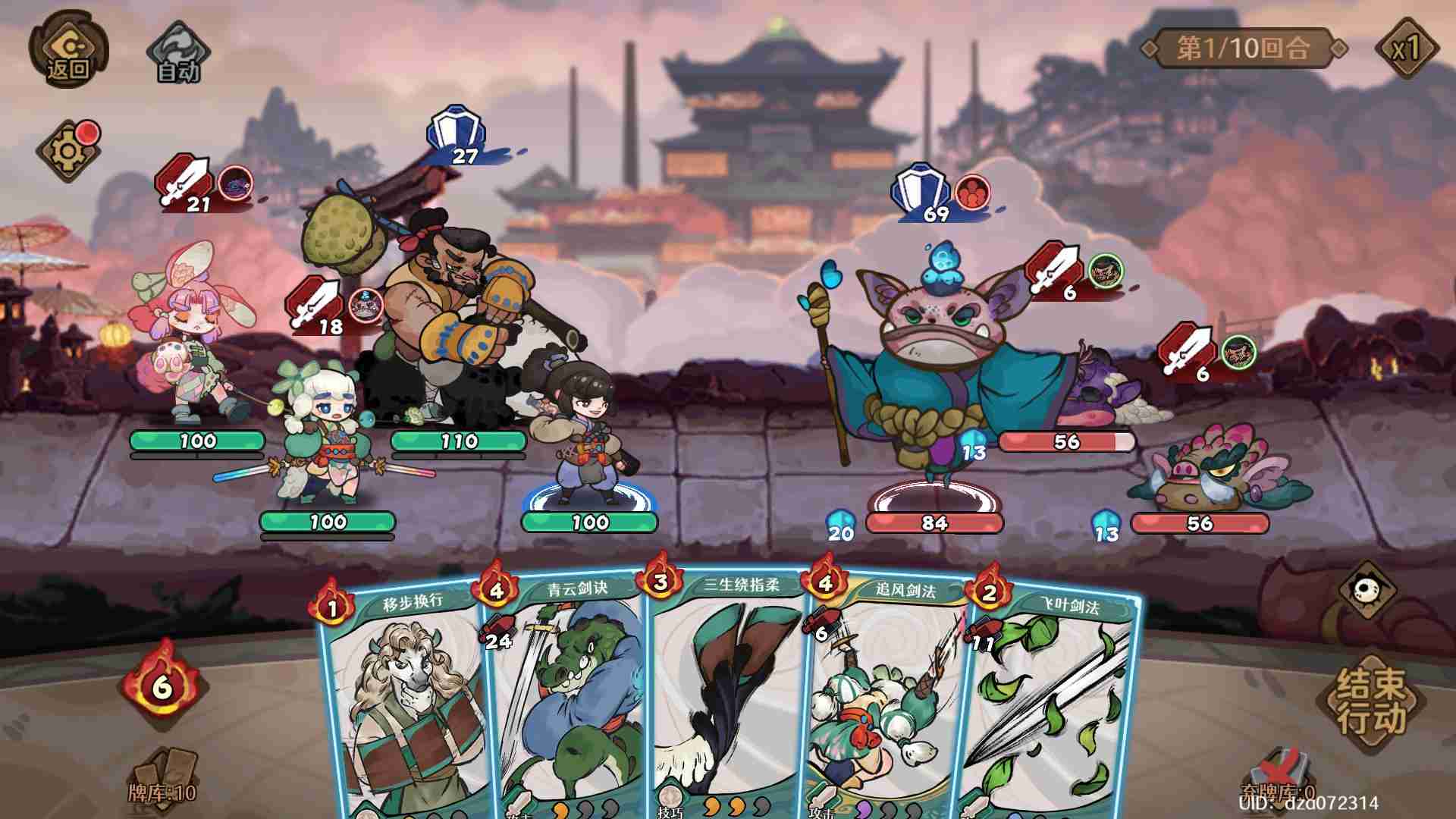Screen dimensions: 1456x819
Task: Click the attack sword icon showing 21
Action: (x=185, y=186)
